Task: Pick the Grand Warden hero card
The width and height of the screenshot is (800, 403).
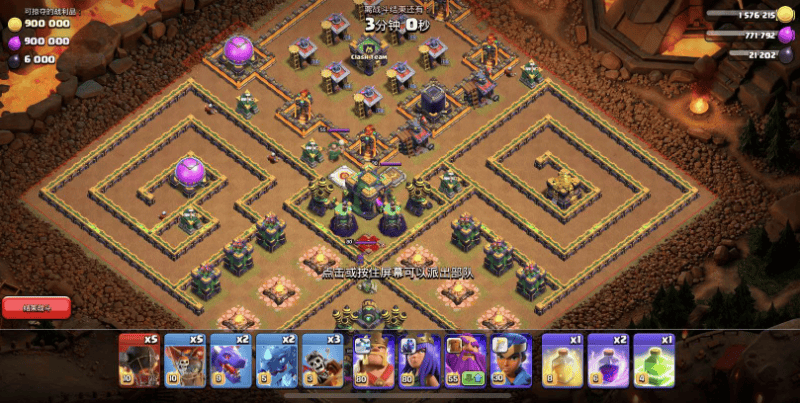Action: click(465, 359)
